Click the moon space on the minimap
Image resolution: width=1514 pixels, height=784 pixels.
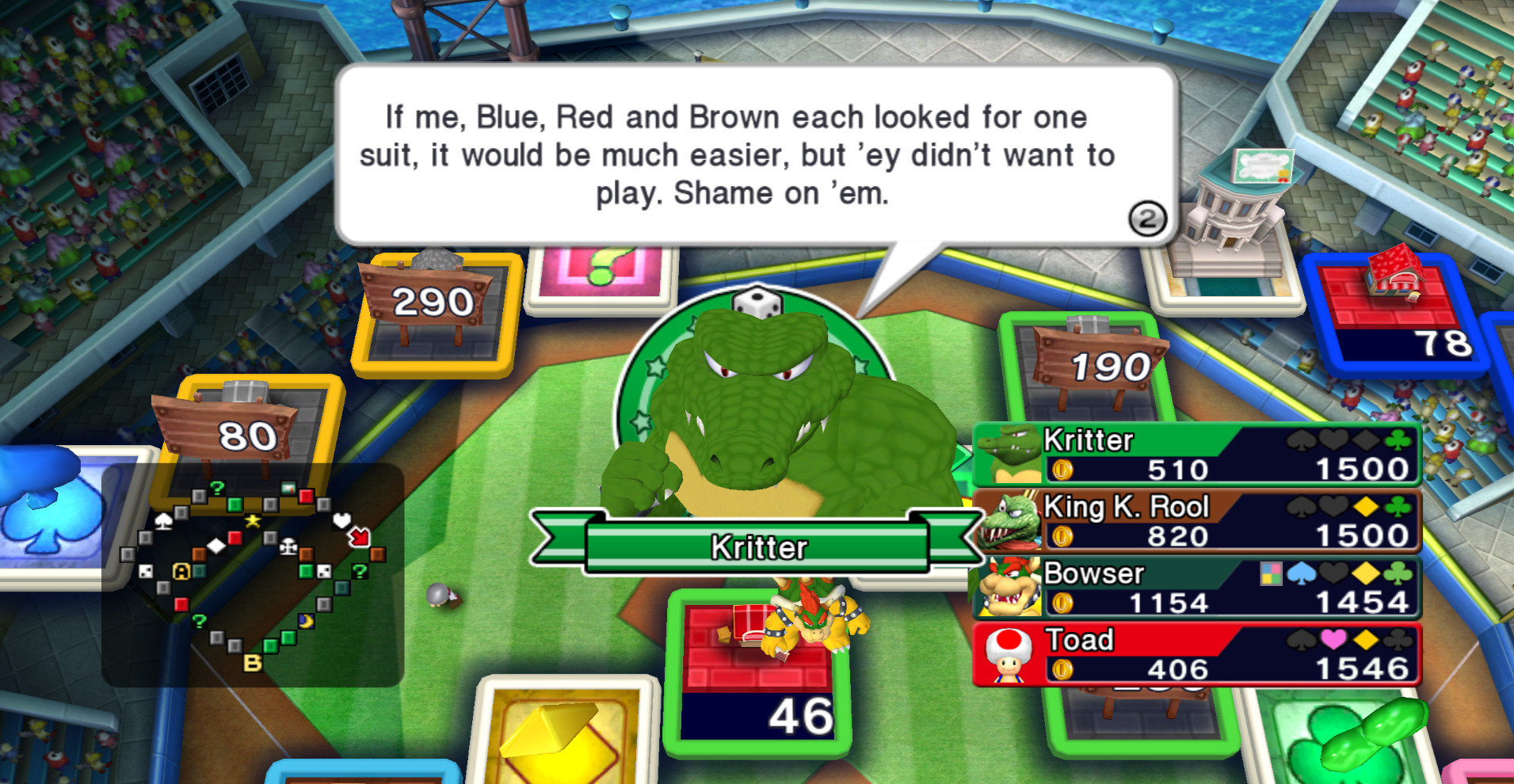tap(306, 622)
